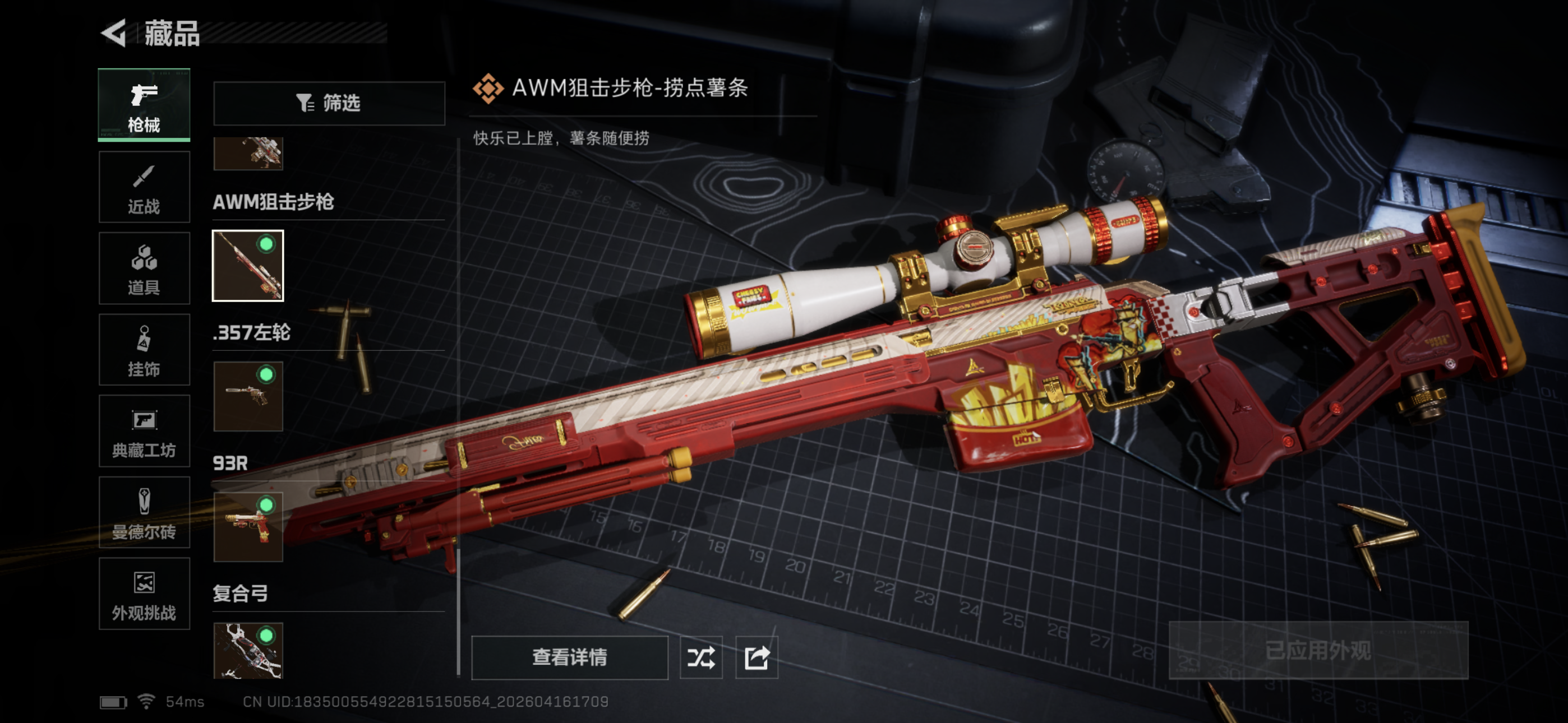Open the 筛选 filter button
The width and height of the screenshot is (1568, 723).
coord(329,103)
